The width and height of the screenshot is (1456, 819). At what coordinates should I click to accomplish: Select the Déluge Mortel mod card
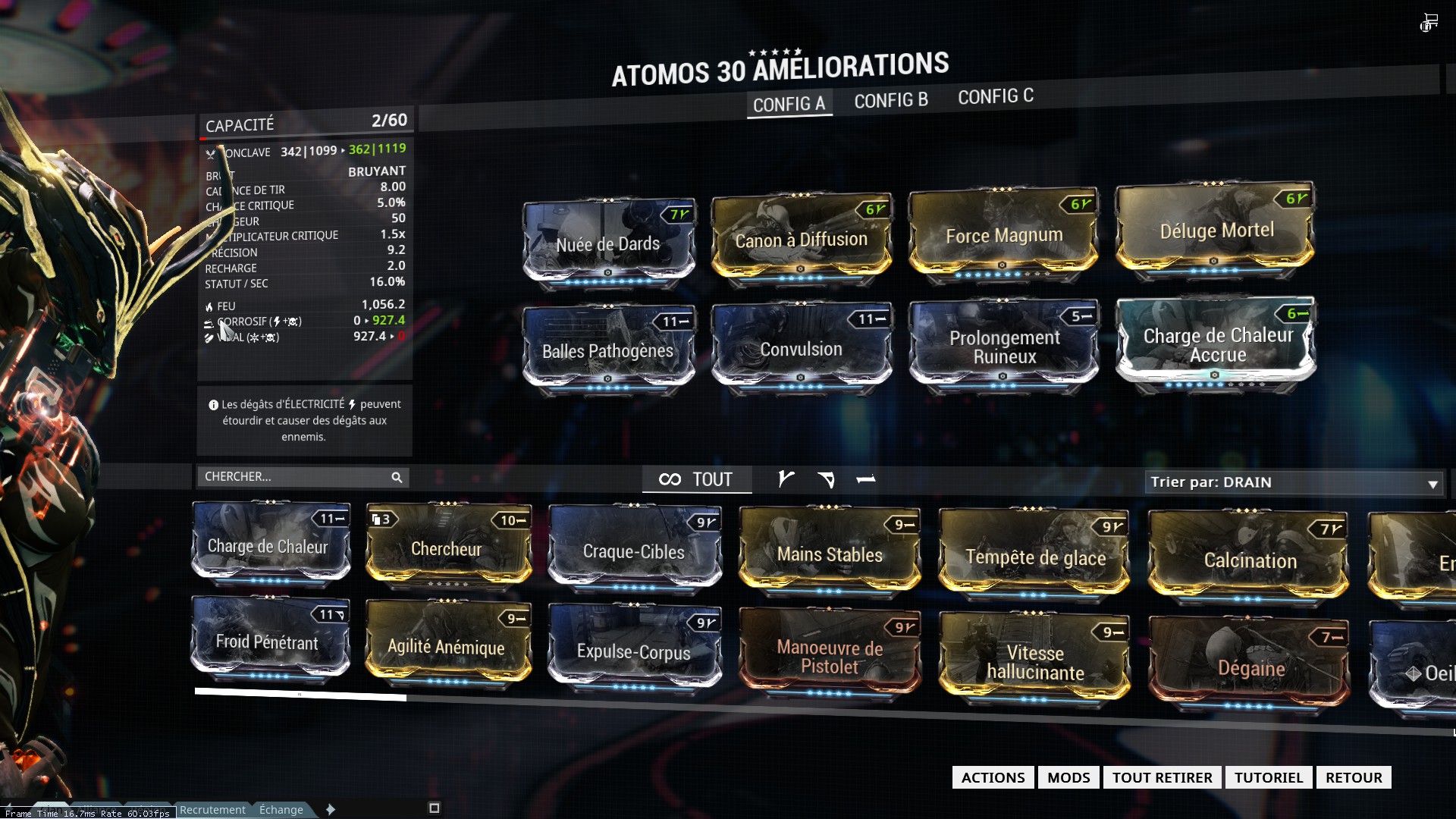click(1216, 230)
